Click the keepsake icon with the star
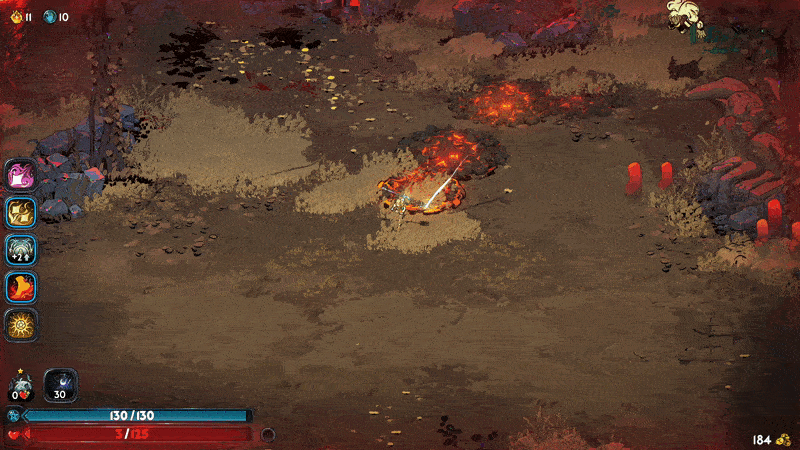This screenshot has width=800, height=450. coord(21,386)
